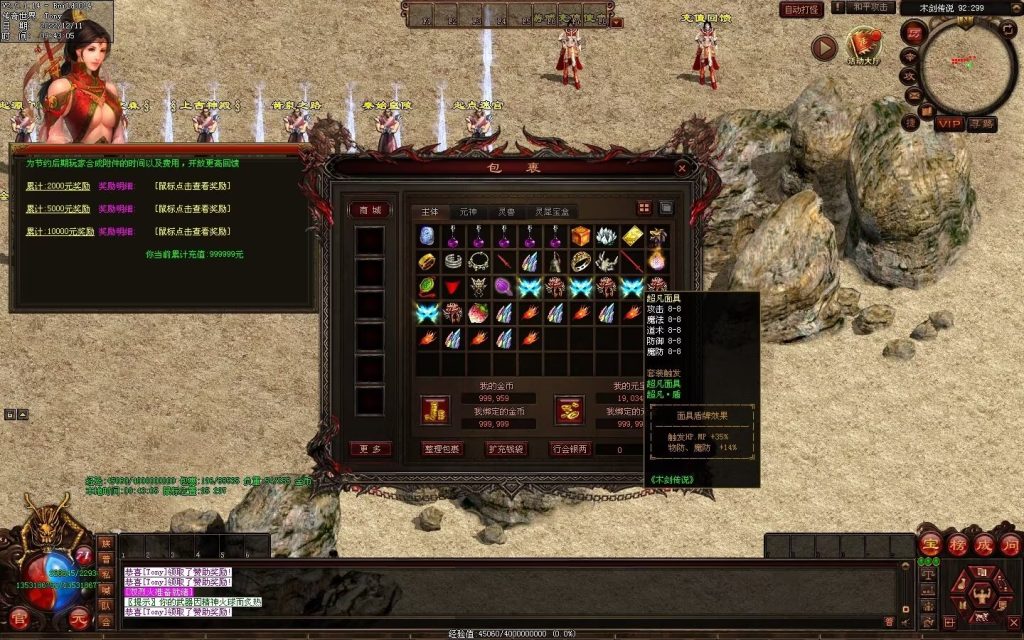Viewport: 1024px width, 640px height.
Task: Switch to the 灵兽 tab
Action: point(506,212)
